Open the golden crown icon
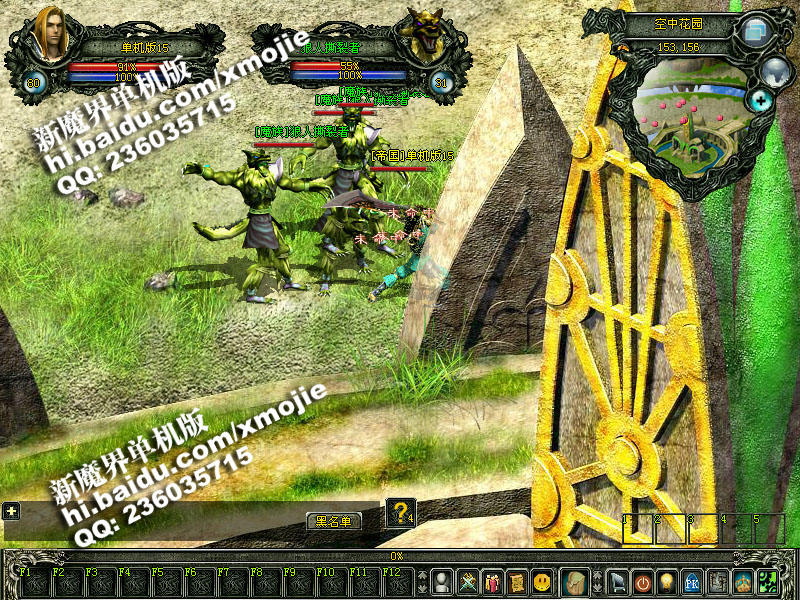 743,581
